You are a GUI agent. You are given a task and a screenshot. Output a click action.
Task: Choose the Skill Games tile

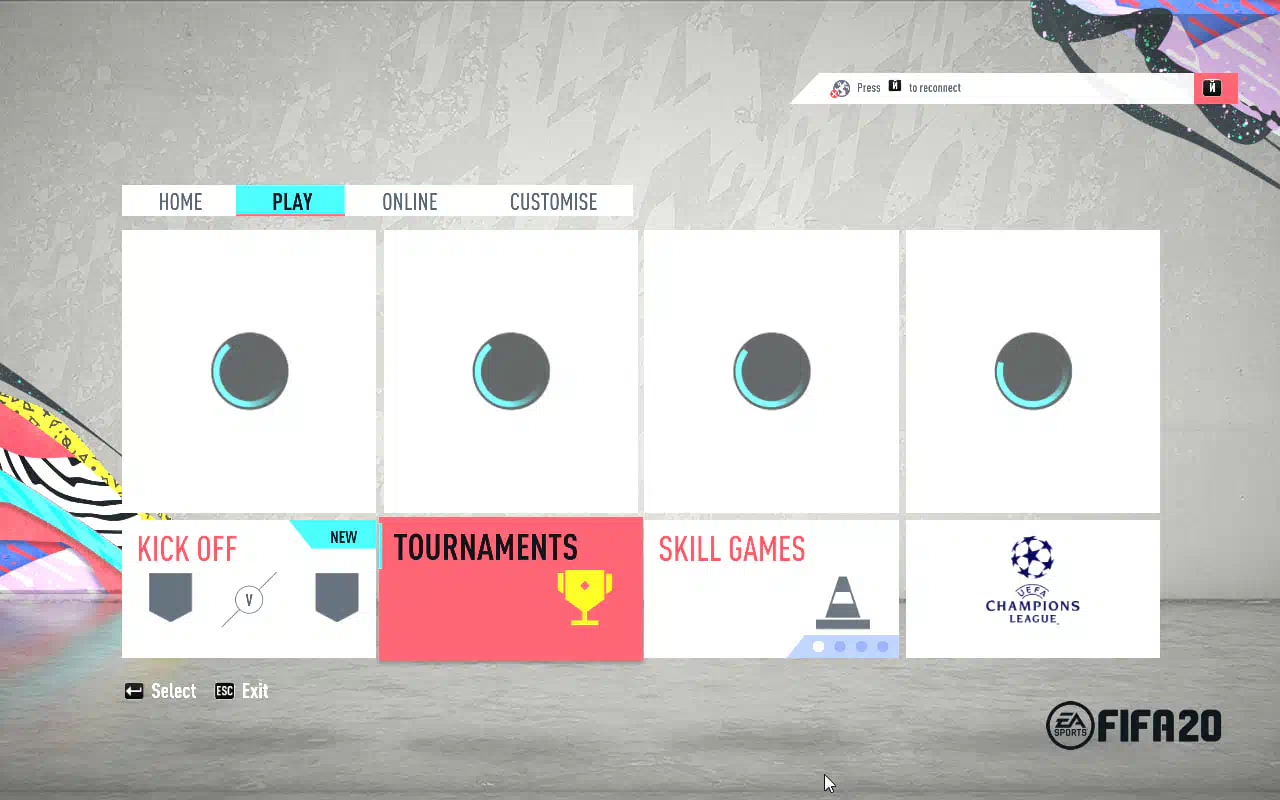tap(771, 589)
